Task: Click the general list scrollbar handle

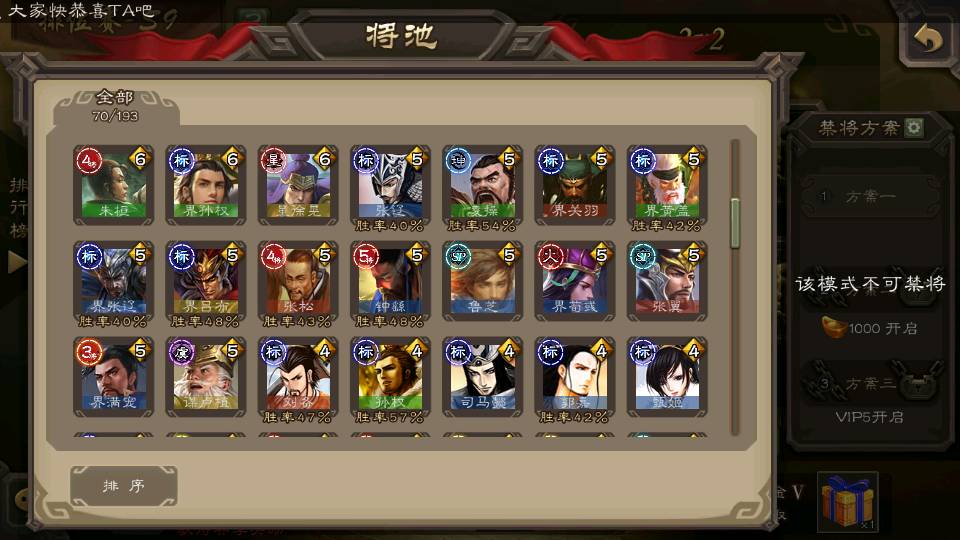Action: (x=735, y=222)
